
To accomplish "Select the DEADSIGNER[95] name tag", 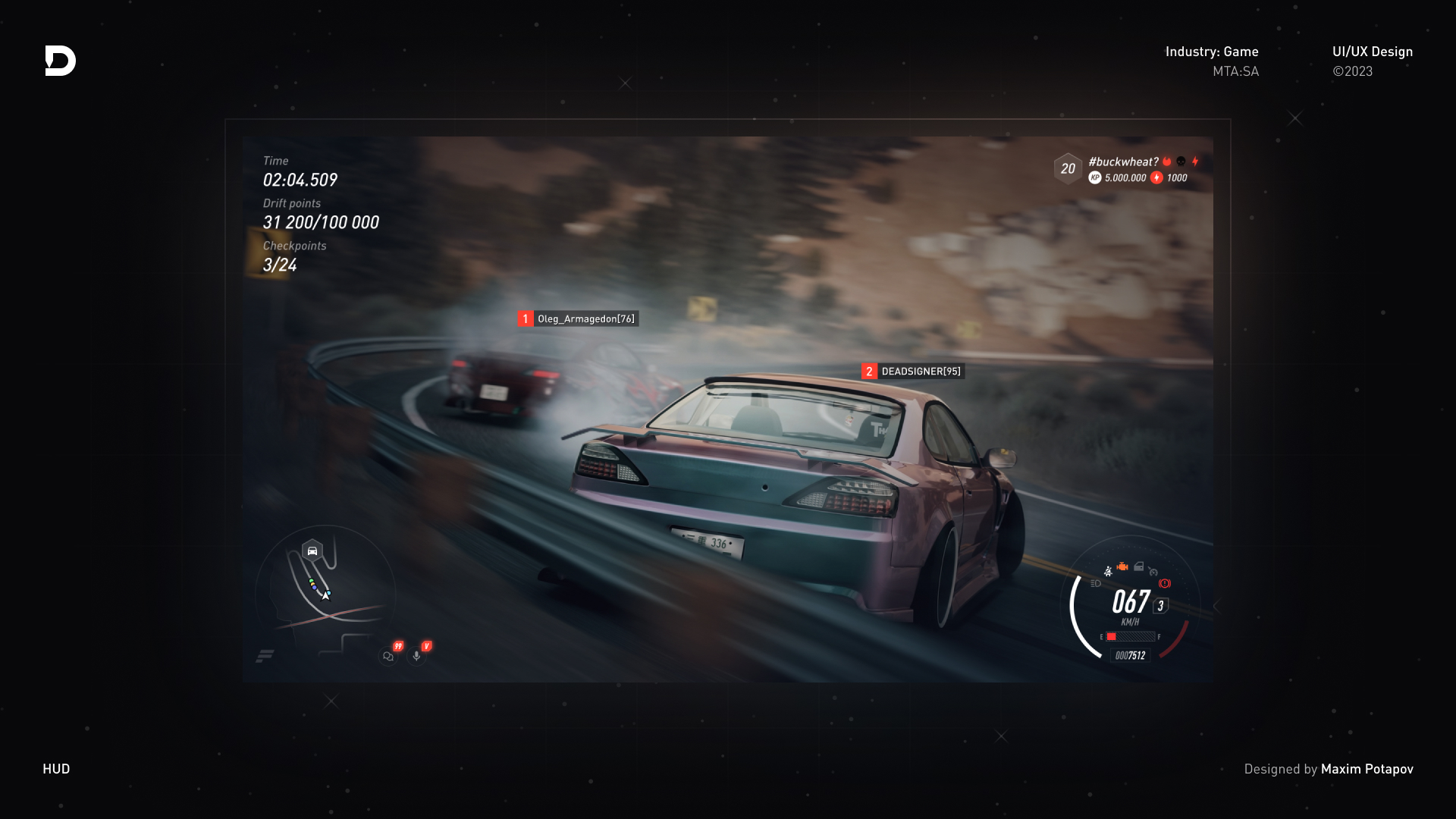I will [921, 371].
